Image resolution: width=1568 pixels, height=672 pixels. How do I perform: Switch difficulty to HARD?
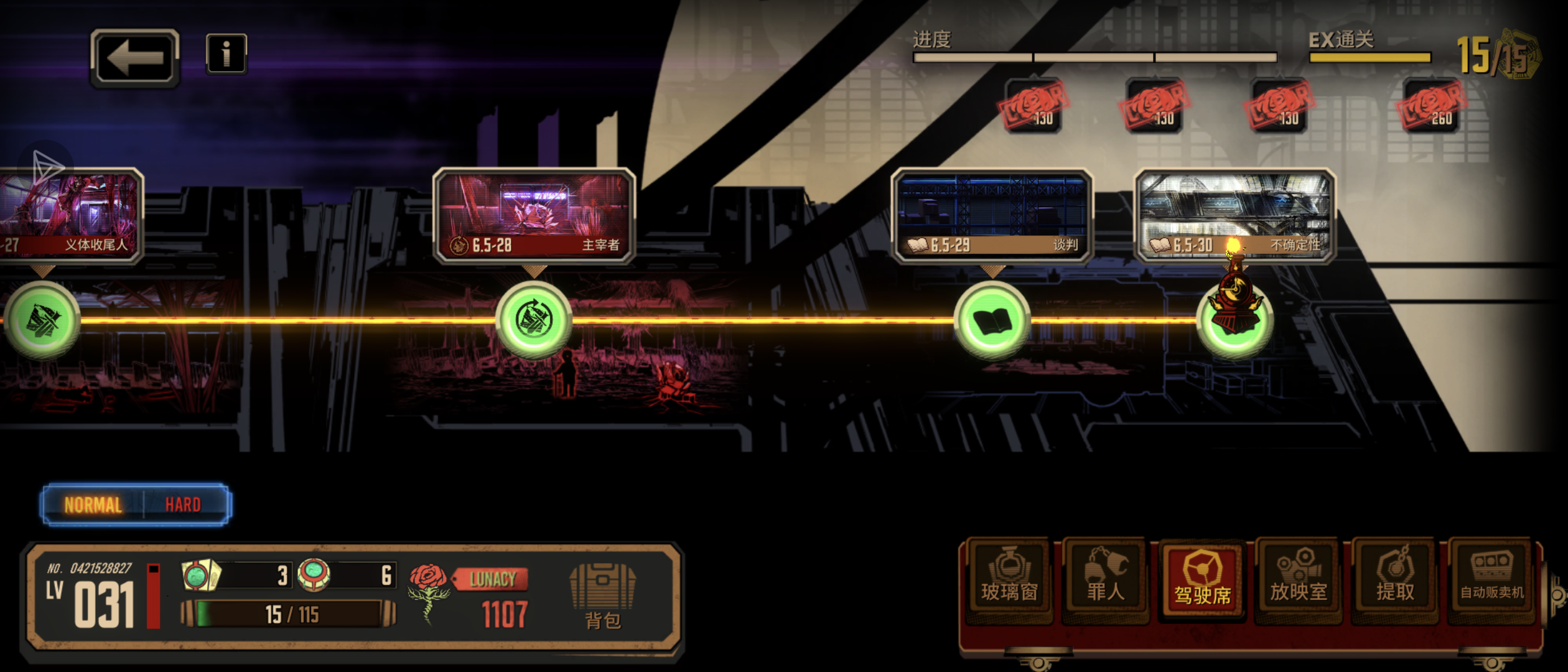[x=183, y=505]
